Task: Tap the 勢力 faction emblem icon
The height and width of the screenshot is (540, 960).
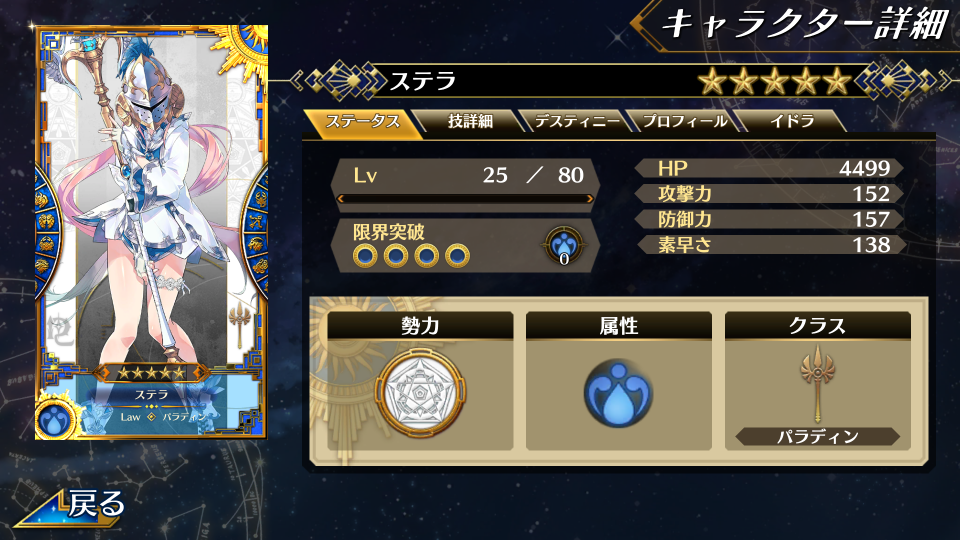Action: 420,391
